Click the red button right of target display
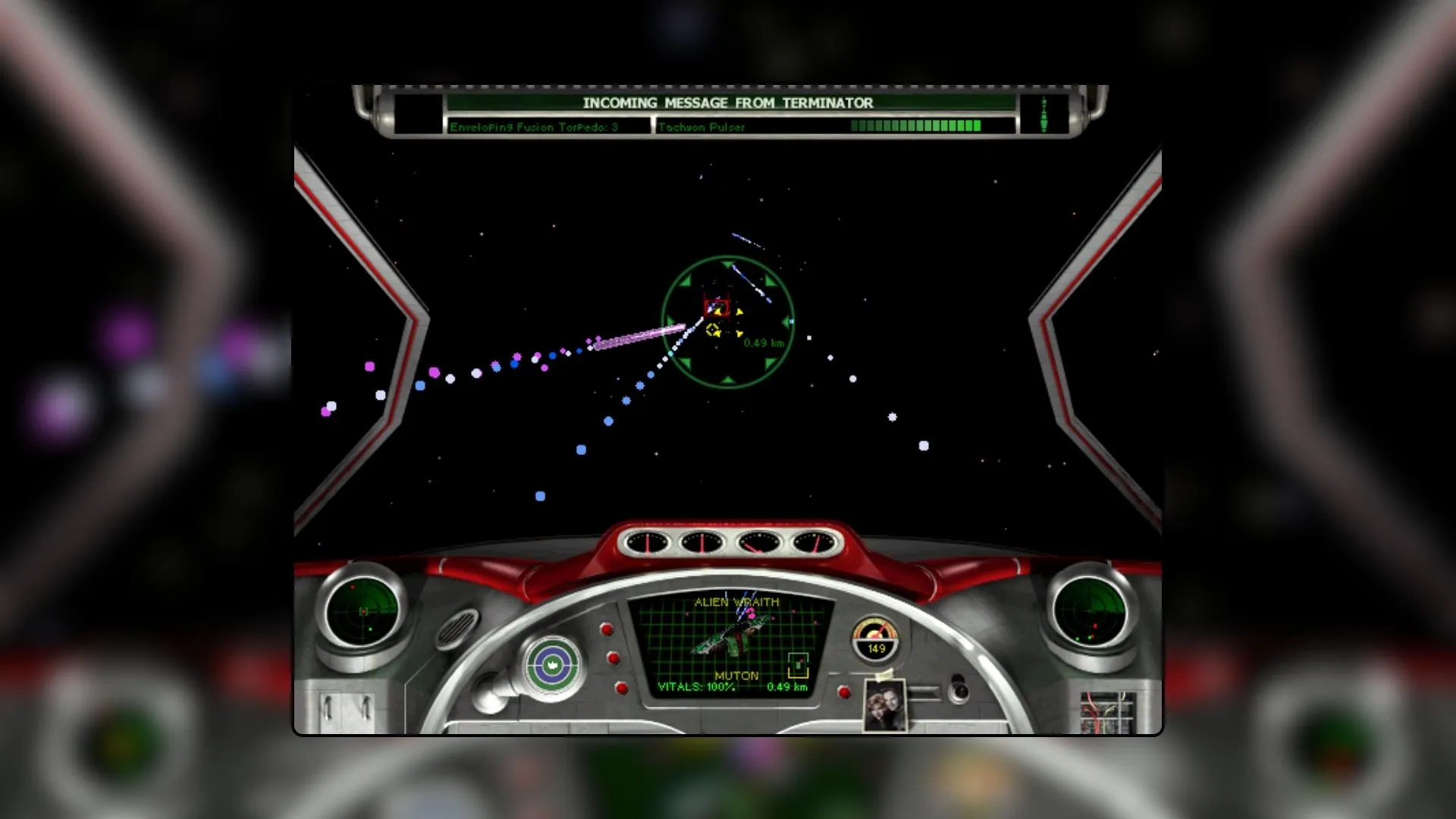The image size is (1456, 819). click(x=843, y=692)
